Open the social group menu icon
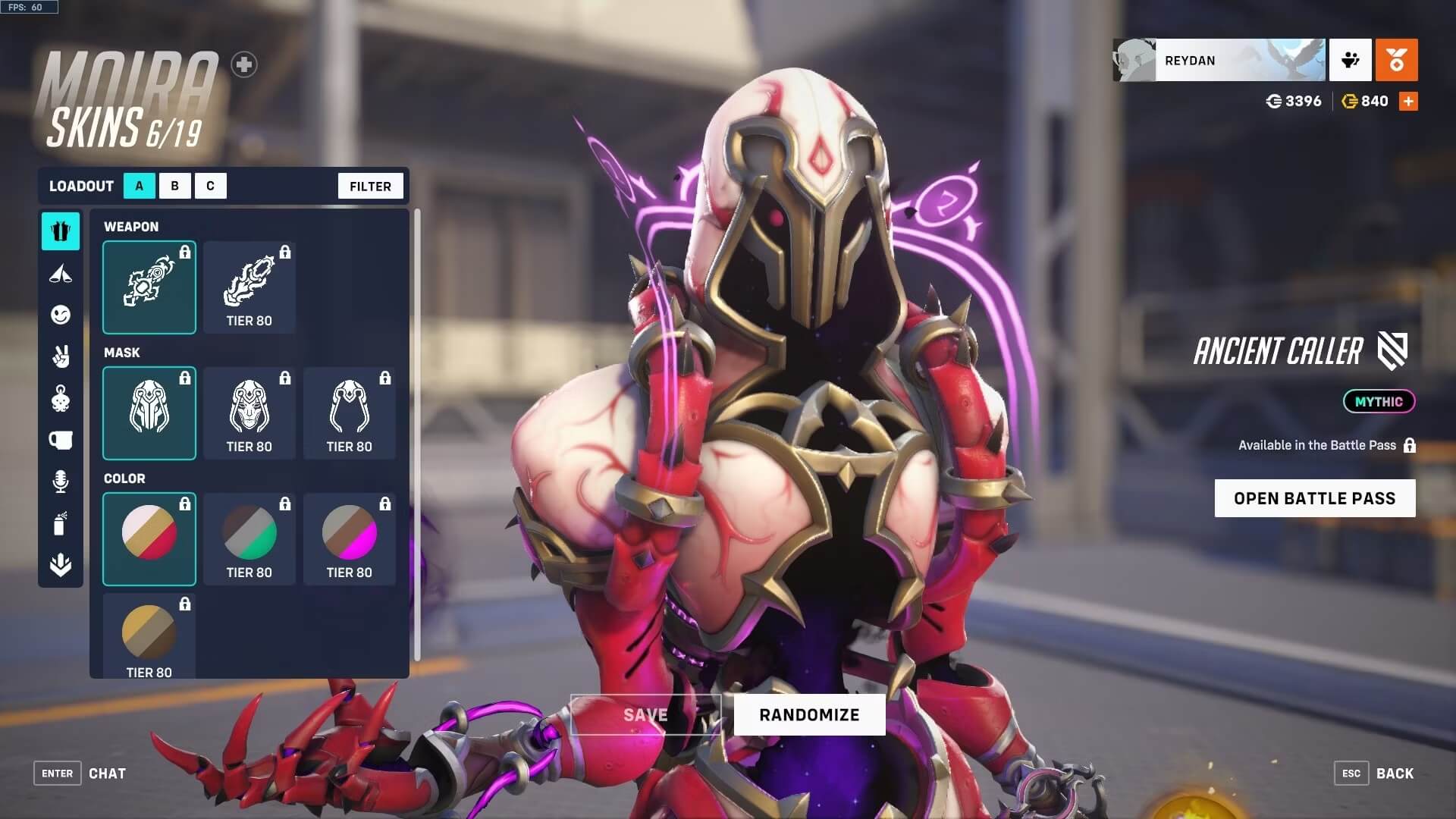The image size is (1456, 819). (x=1350, y=60)
